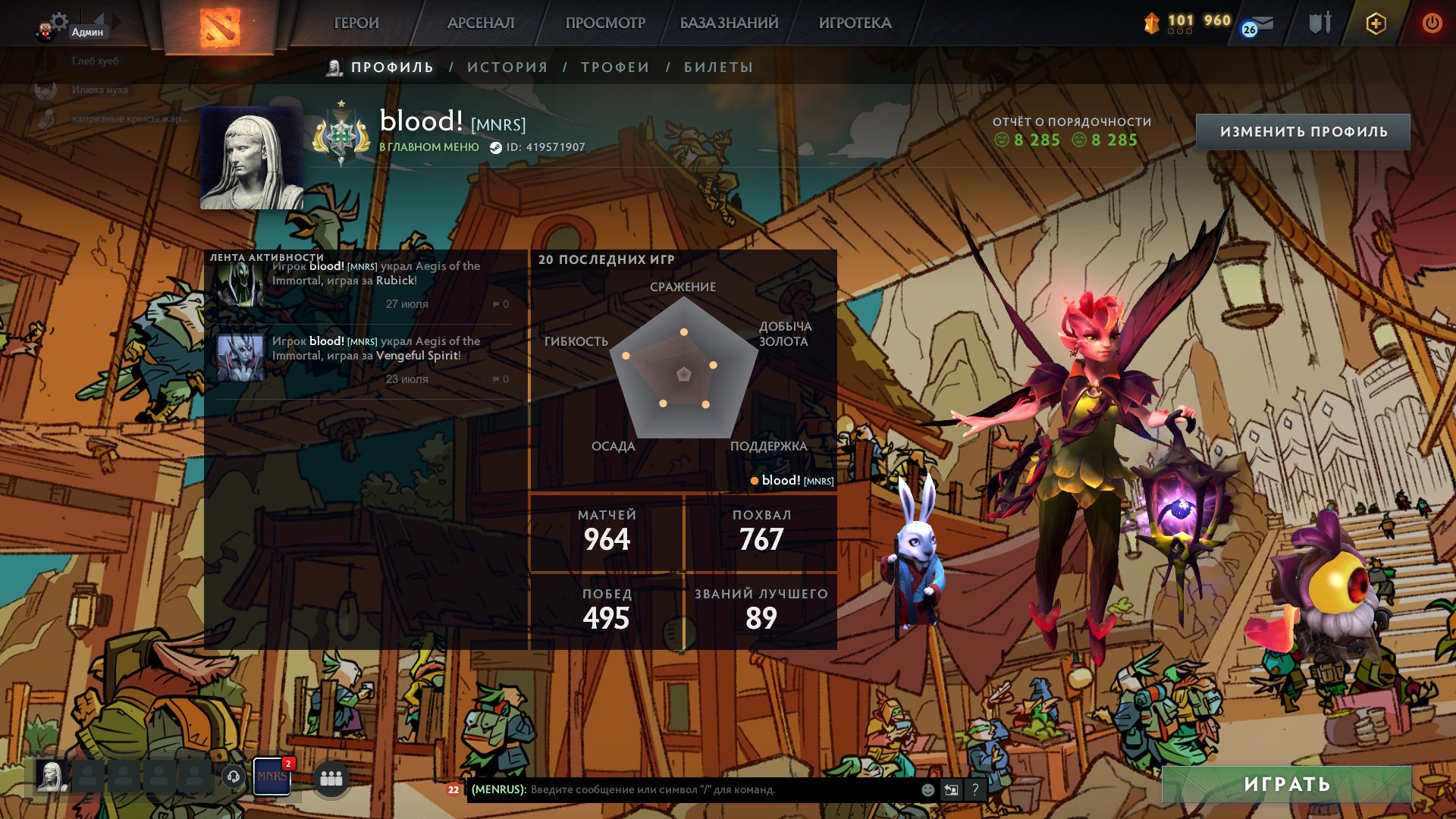Click the screenshot share icon near chat
The width and height of the screenshot is (1456, 819).
951,790
